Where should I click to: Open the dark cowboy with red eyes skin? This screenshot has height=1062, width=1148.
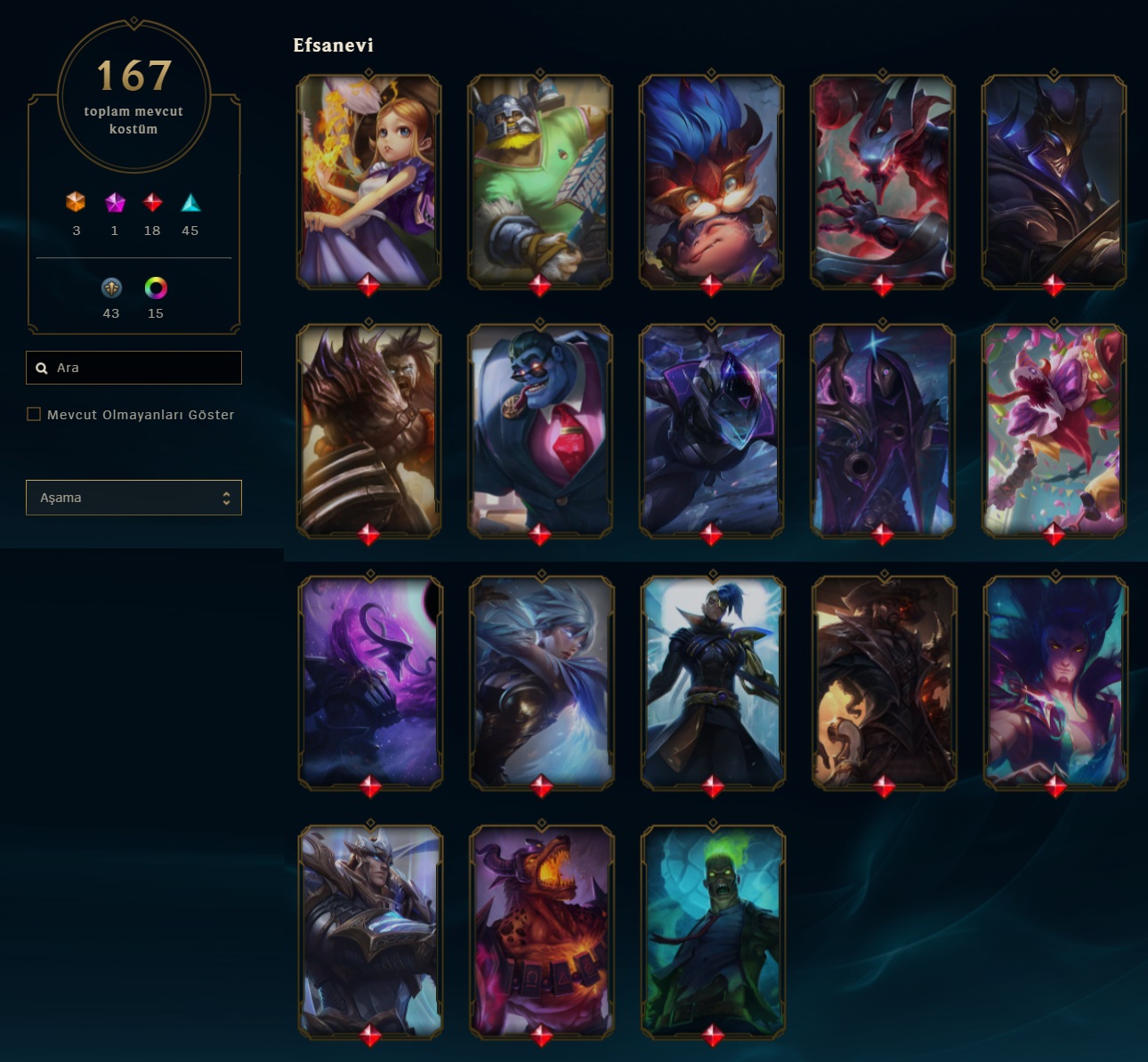click(884, 682)
